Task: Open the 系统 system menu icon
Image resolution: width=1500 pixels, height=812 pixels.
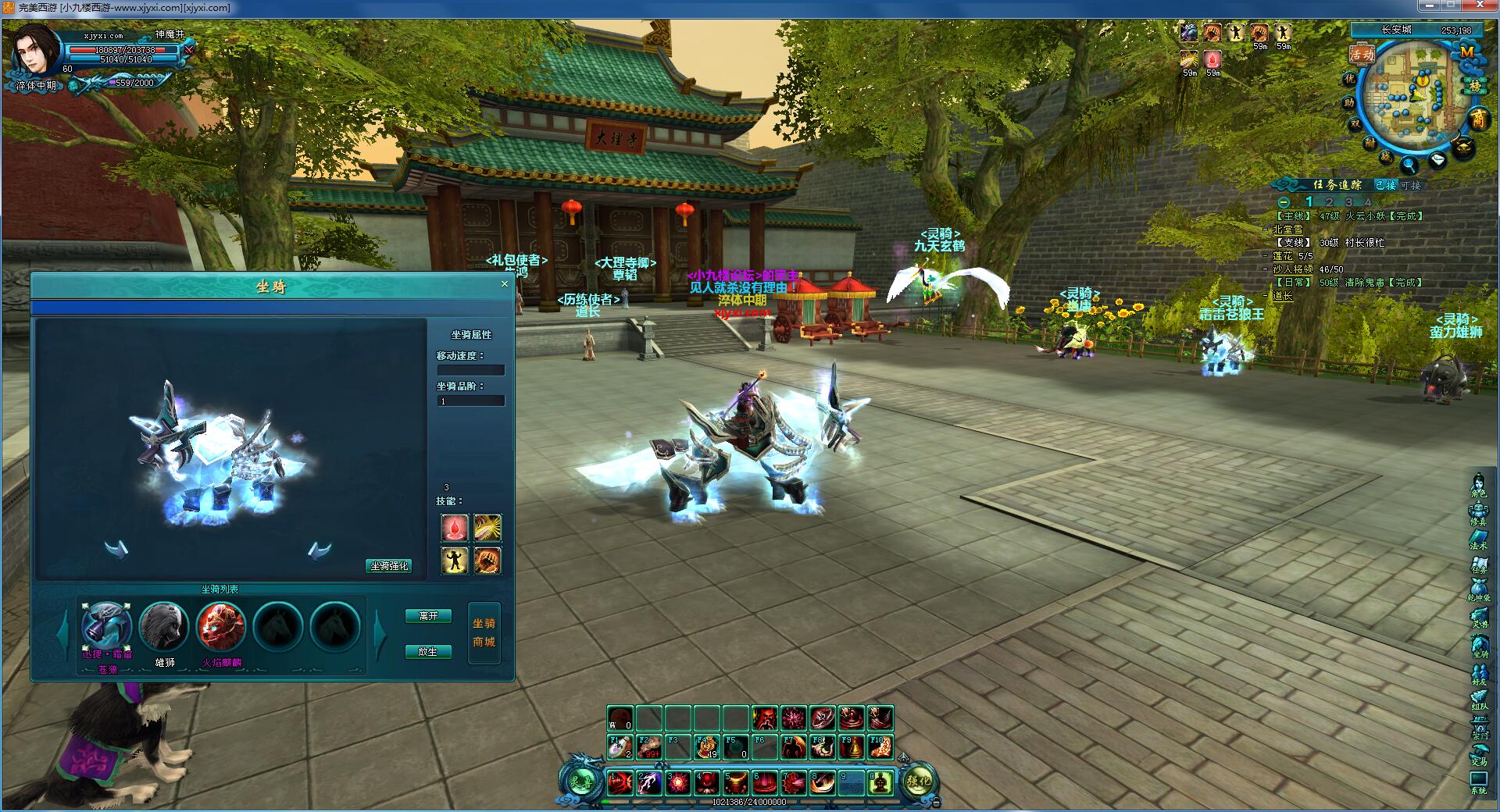Action: pyautogui.click(x=1478, y=781)
